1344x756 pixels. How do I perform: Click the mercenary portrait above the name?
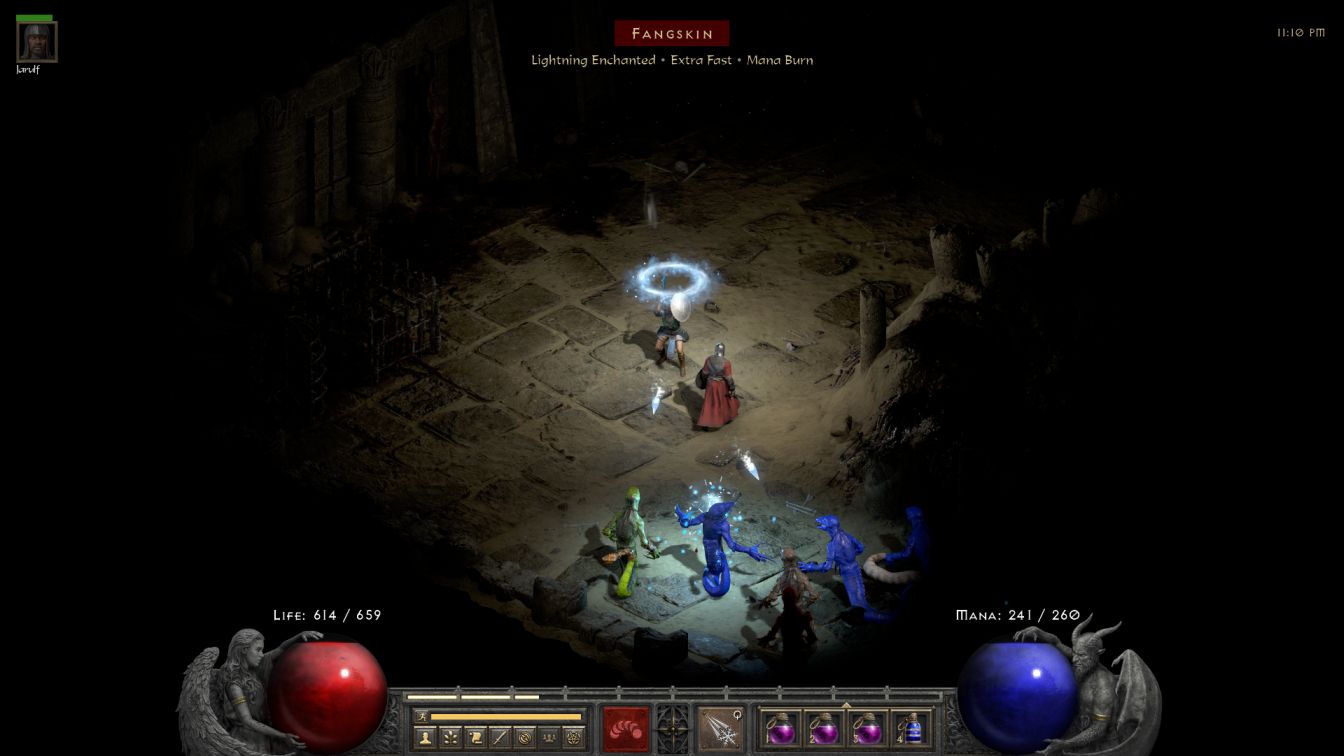[x=37, y=42]
